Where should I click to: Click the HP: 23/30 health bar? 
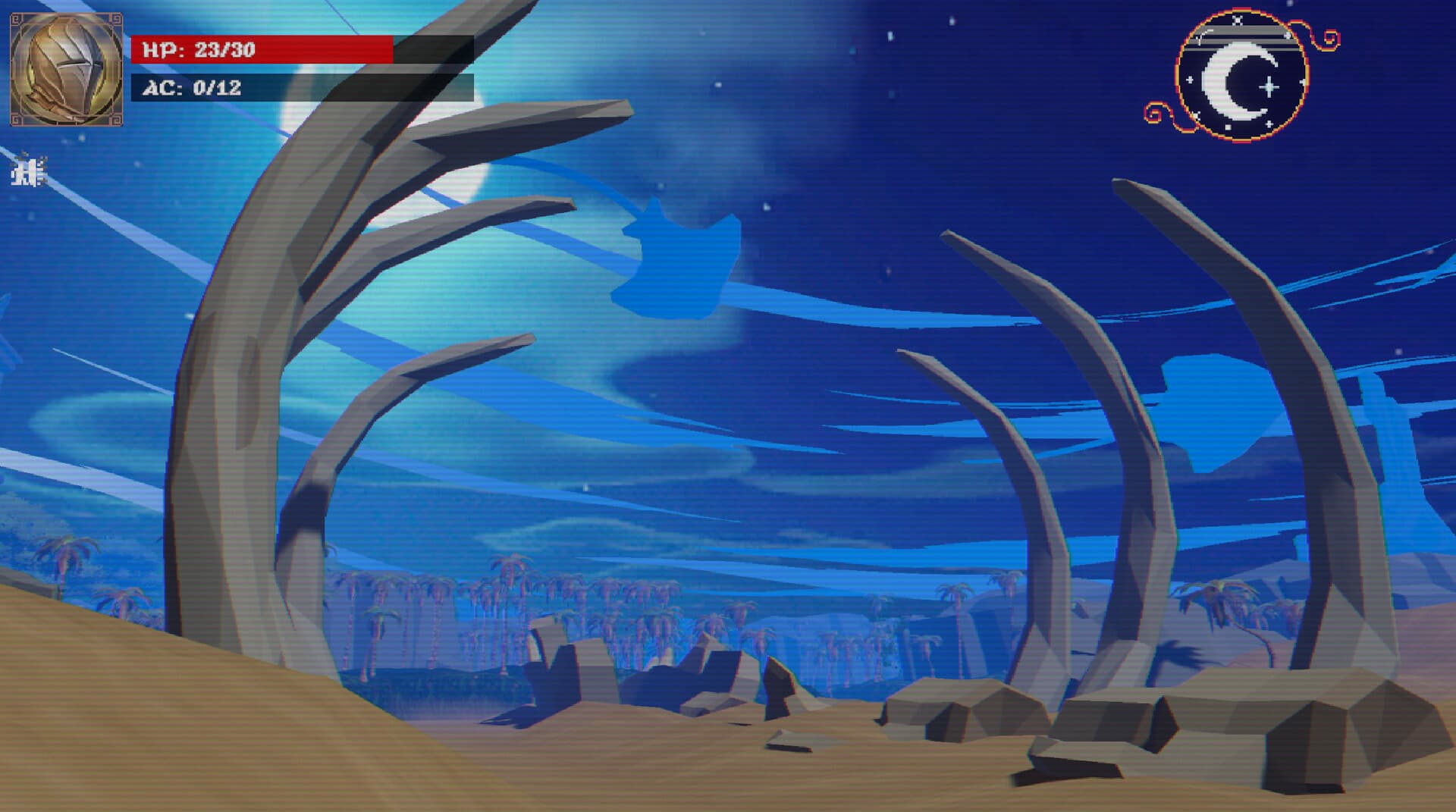click(x=265, y=48)
